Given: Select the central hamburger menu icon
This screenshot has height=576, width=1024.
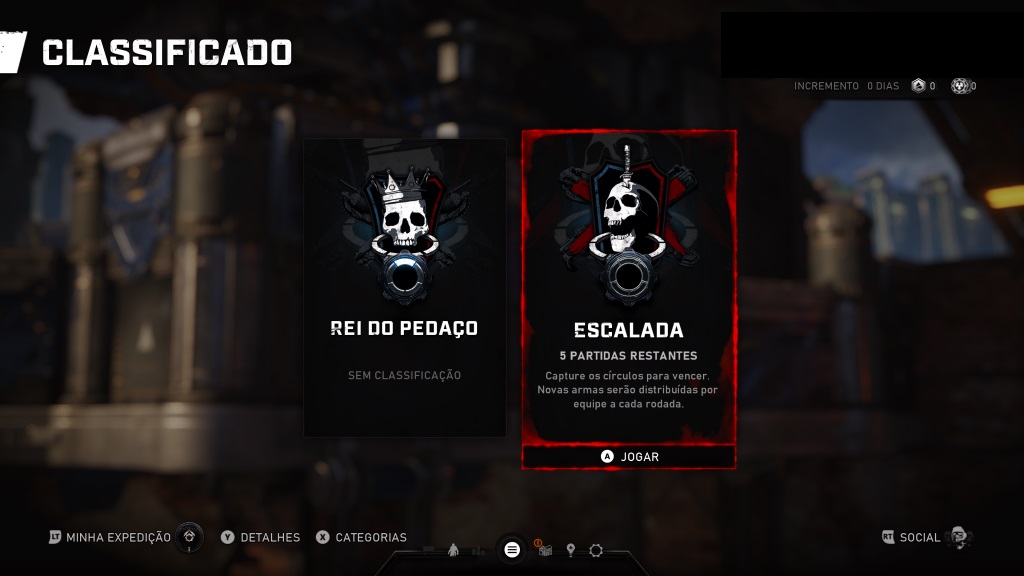Looking at the screenshot, I should (512, 549).
